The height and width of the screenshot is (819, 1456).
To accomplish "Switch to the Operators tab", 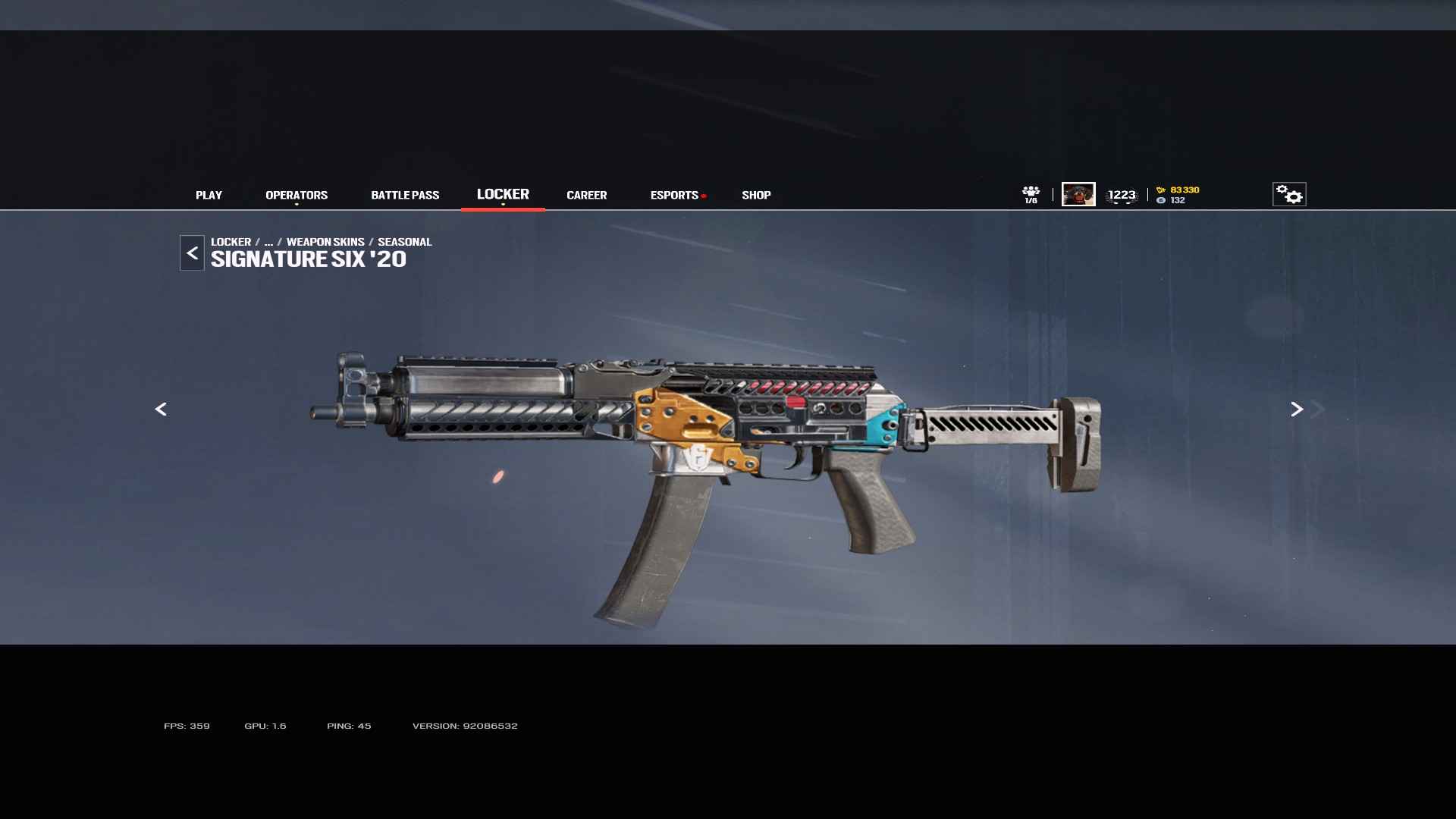I will 297,195.
